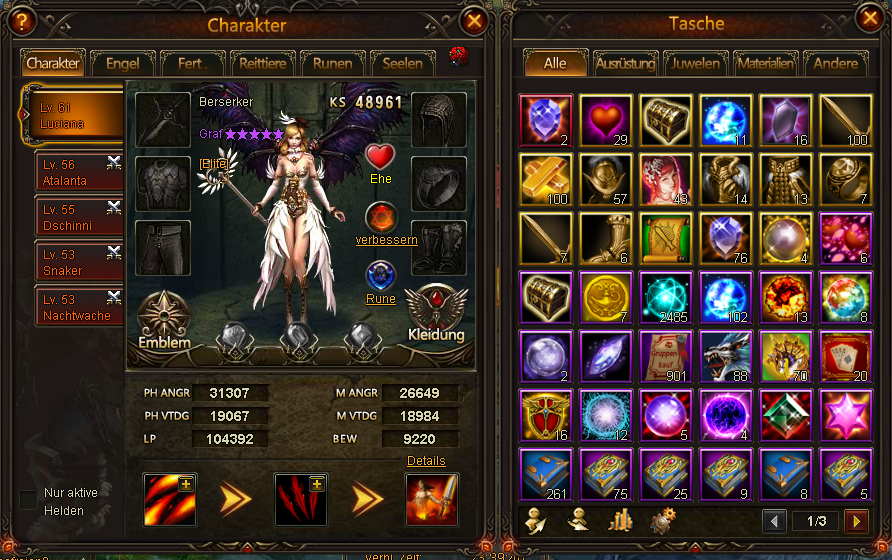Viewport: 892px width, 560px height.
Task: Select hero Atalanta from the list
Action: click(78, 173)
